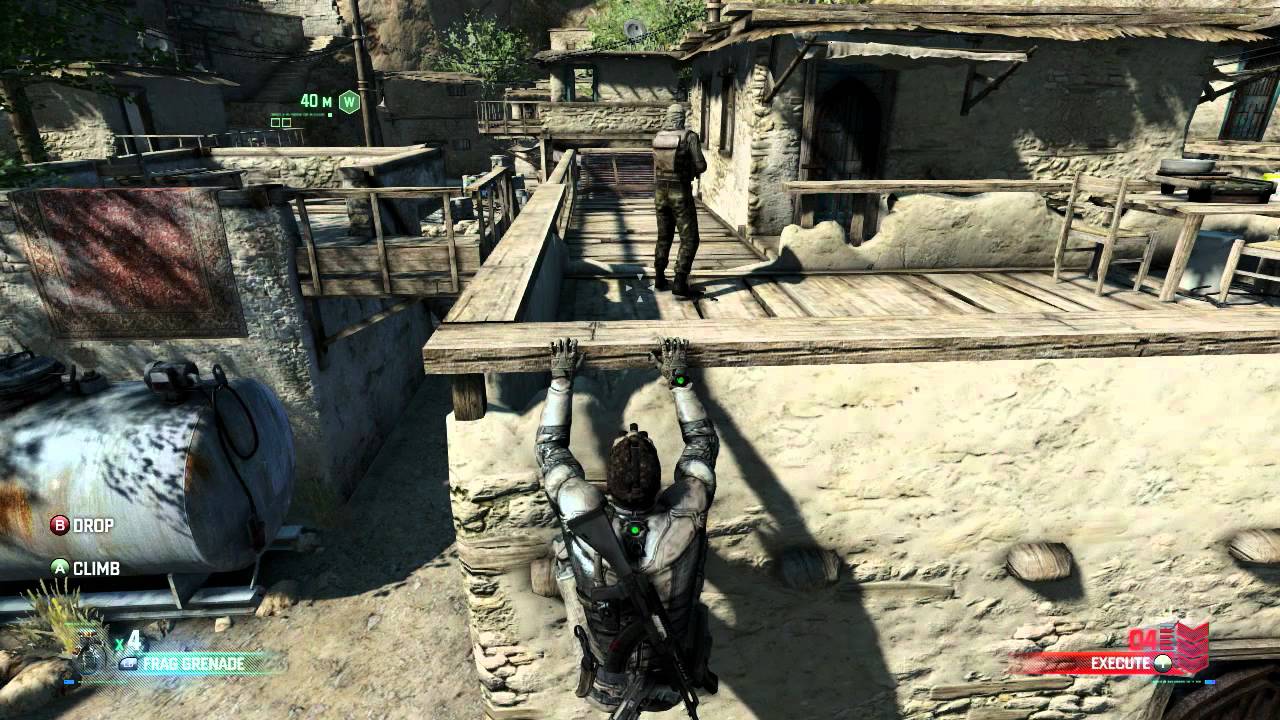The image size is (1280, 720).
Task: Click the hexagonal W waypoint marker
Action: 350,101
